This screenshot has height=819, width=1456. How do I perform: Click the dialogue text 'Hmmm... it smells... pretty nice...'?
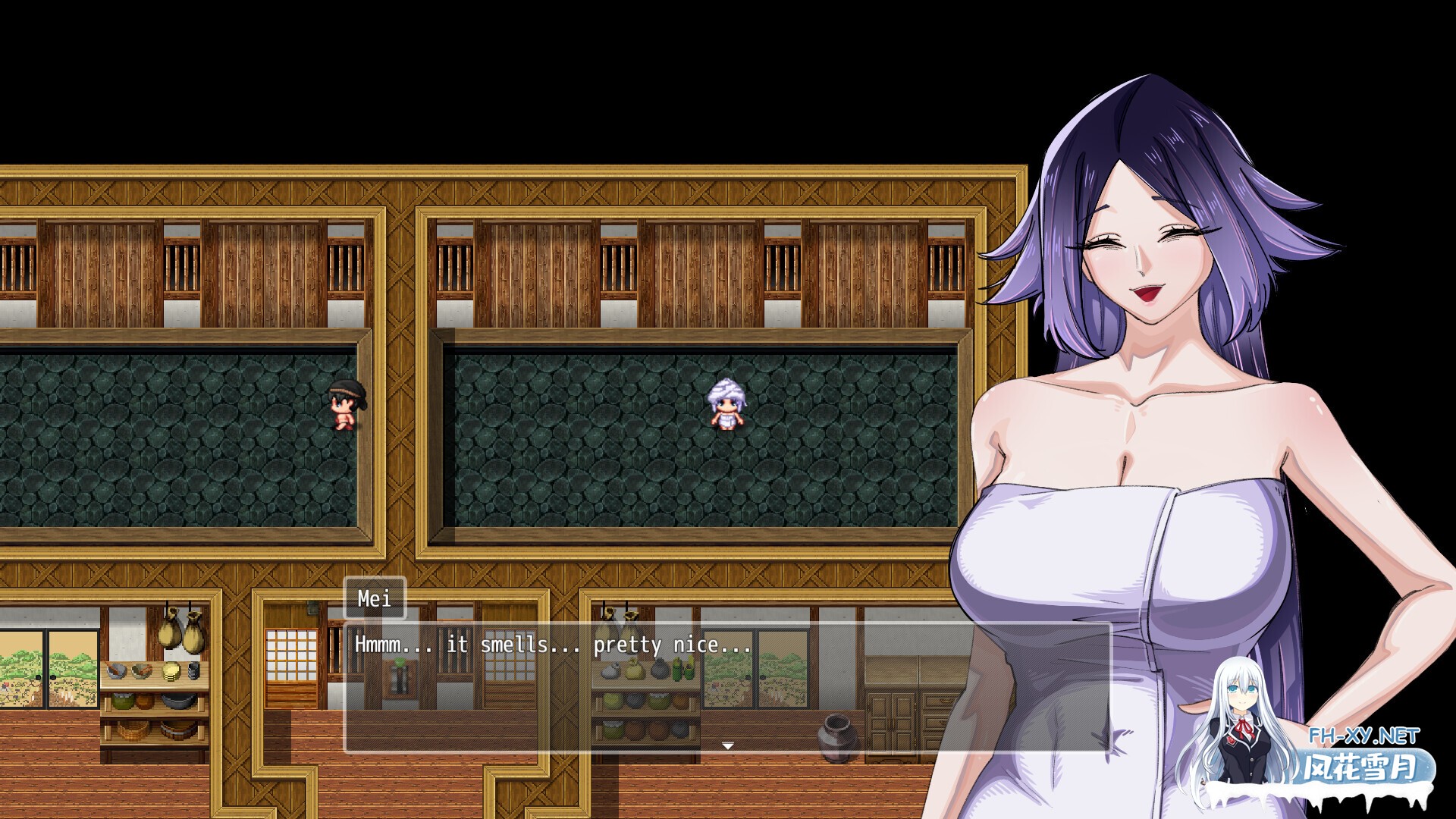coord(550,645)
